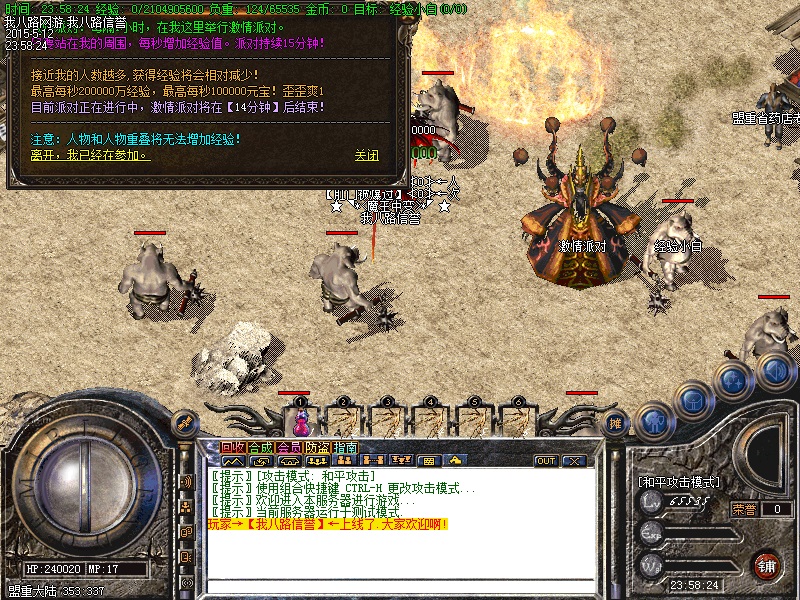Use the red potion in hotbar slot 1

pyautogui.click(x=300, y=420)
